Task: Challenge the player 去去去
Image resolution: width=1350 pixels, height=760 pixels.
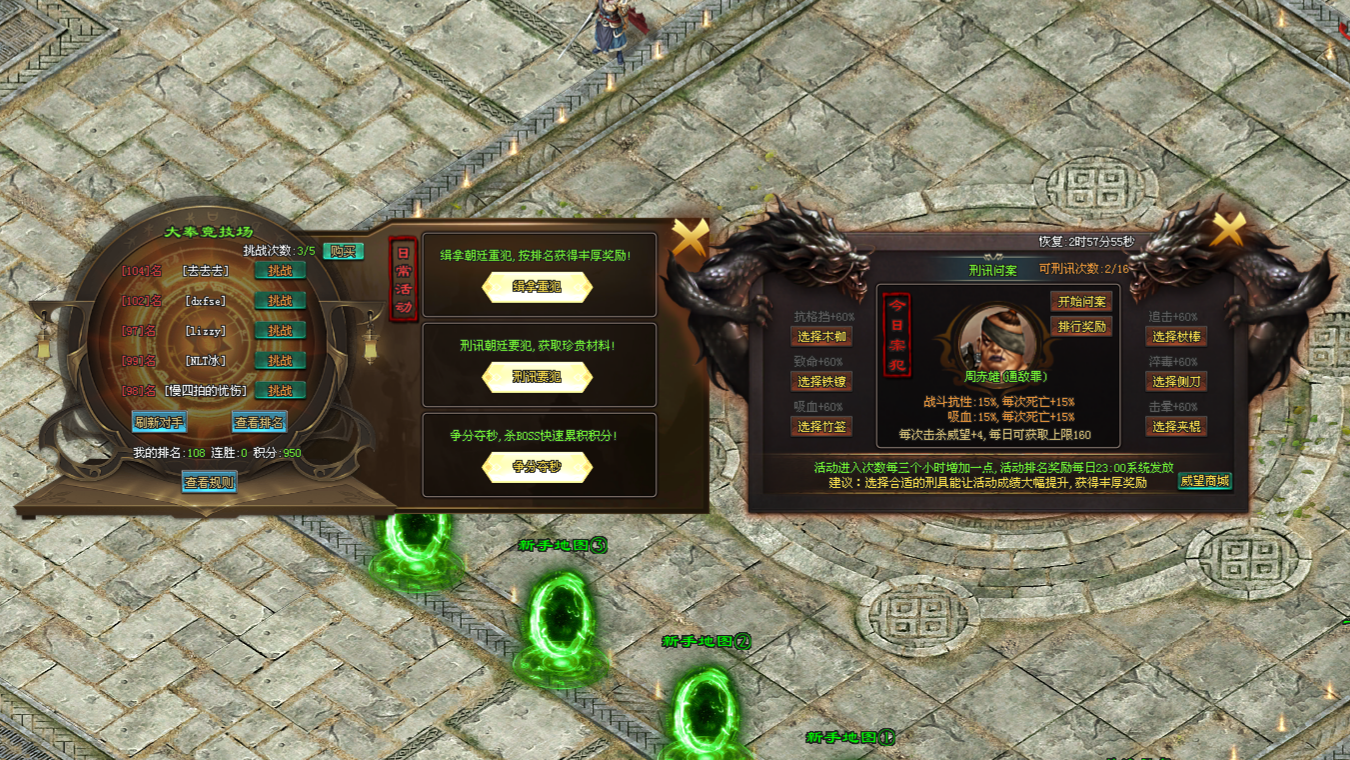Action: click(x=280, y=270)
